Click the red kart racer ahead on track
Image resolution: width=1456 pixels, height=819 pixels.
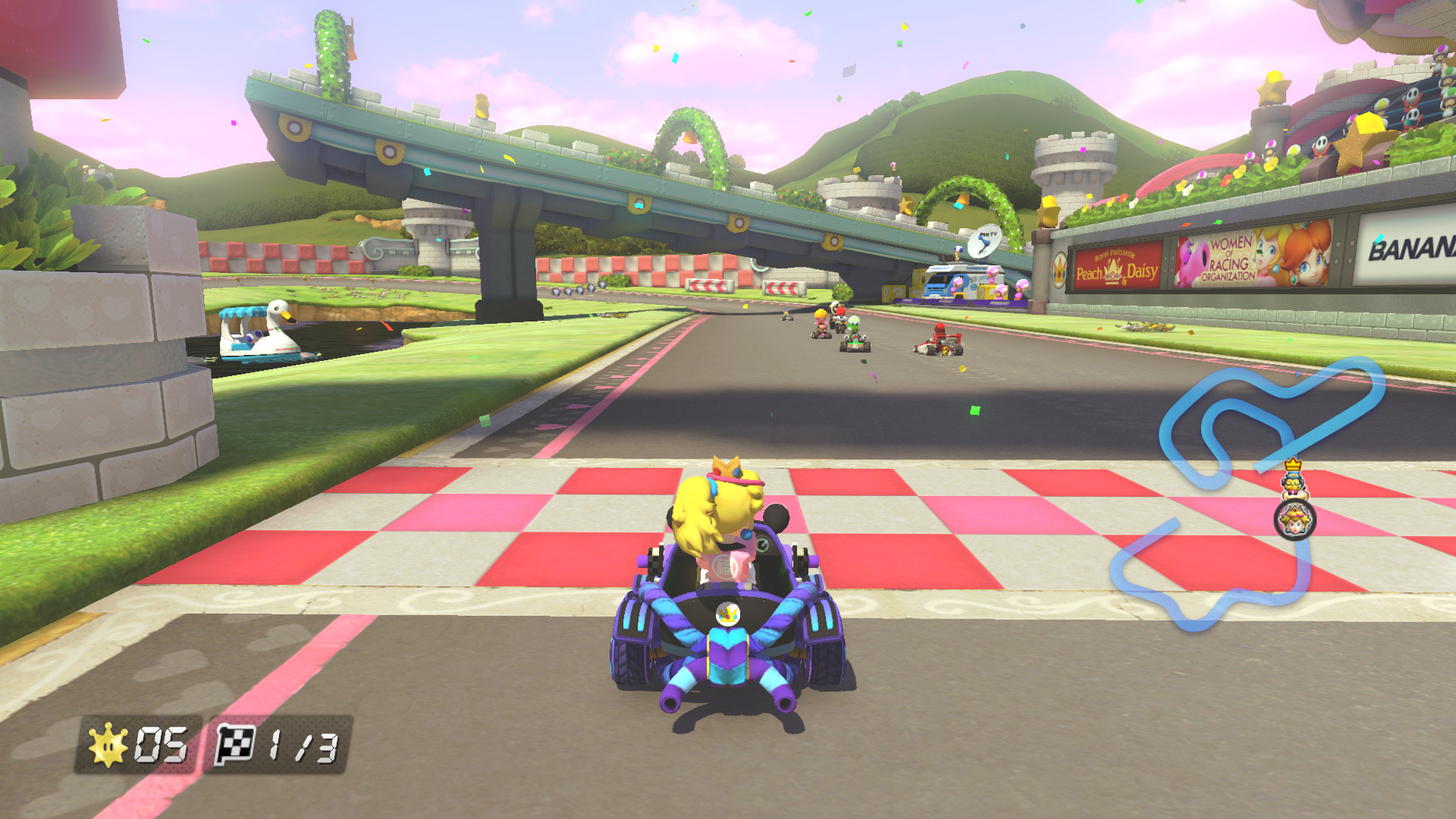(x=940, y=341)
